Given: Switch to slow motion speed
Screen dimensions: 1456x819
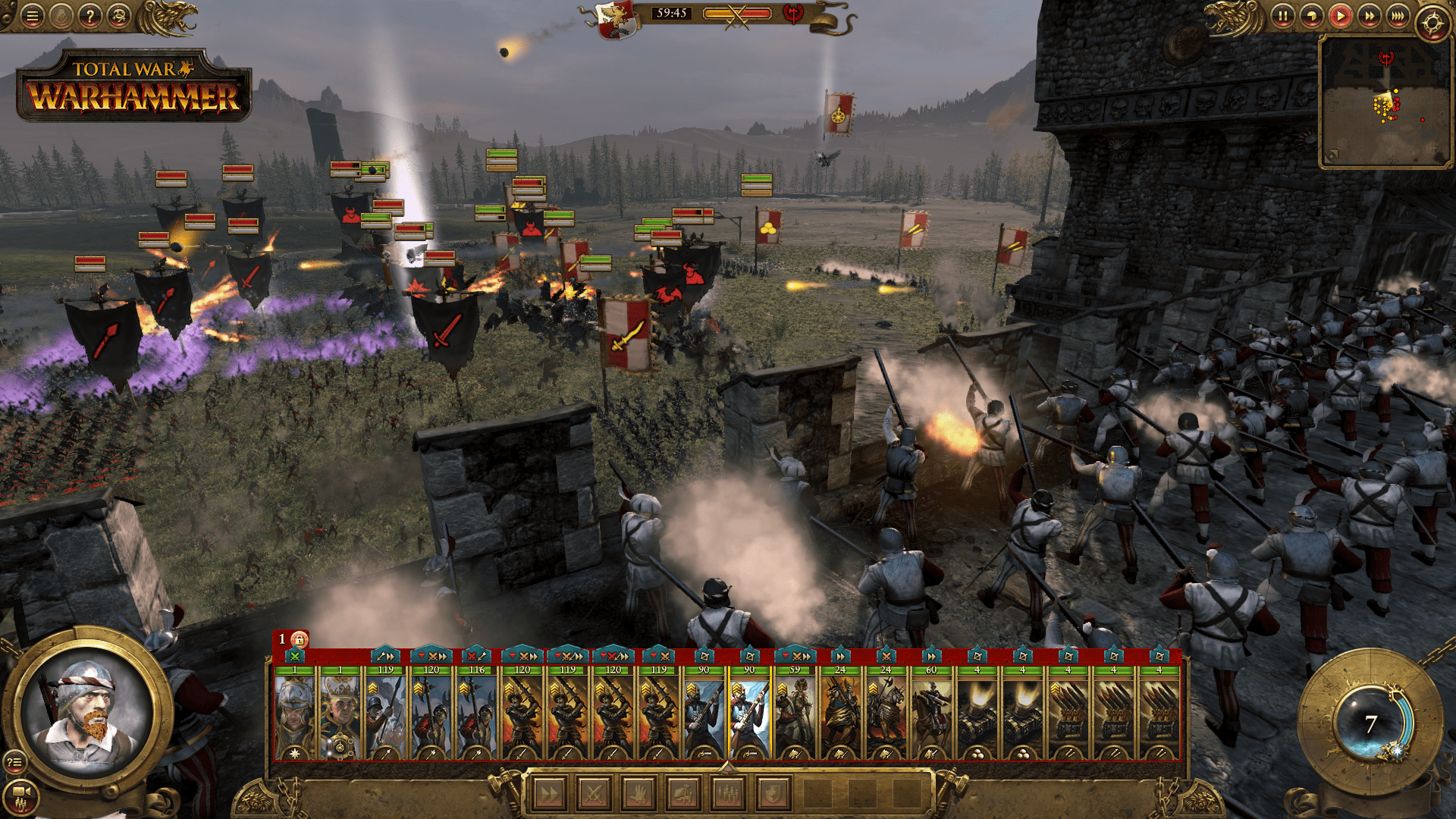Looking at the screenshot, I should pos(1312,16).
